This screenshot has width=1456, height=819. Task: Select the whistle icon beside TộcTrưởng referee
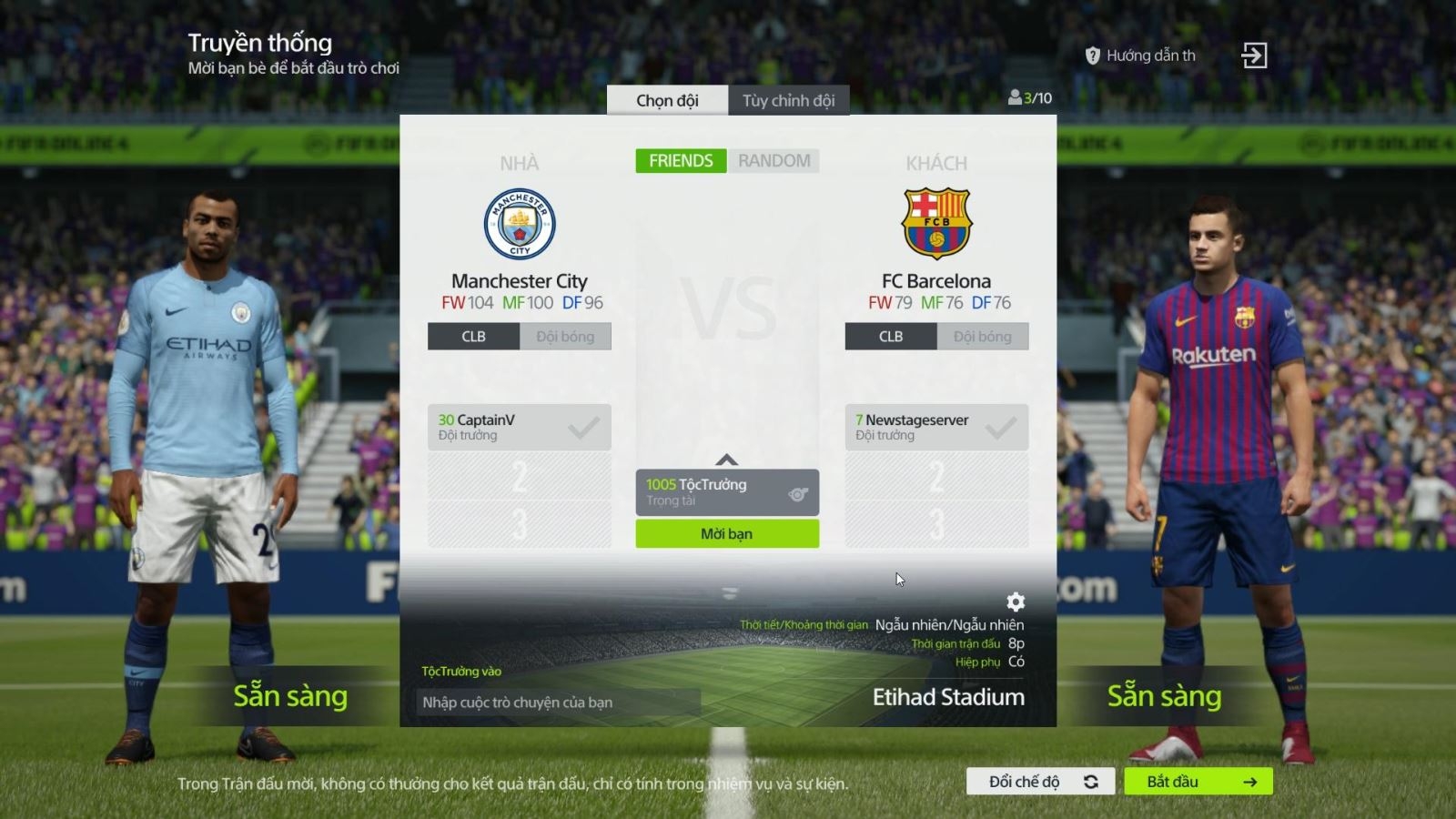pos(798,492)
